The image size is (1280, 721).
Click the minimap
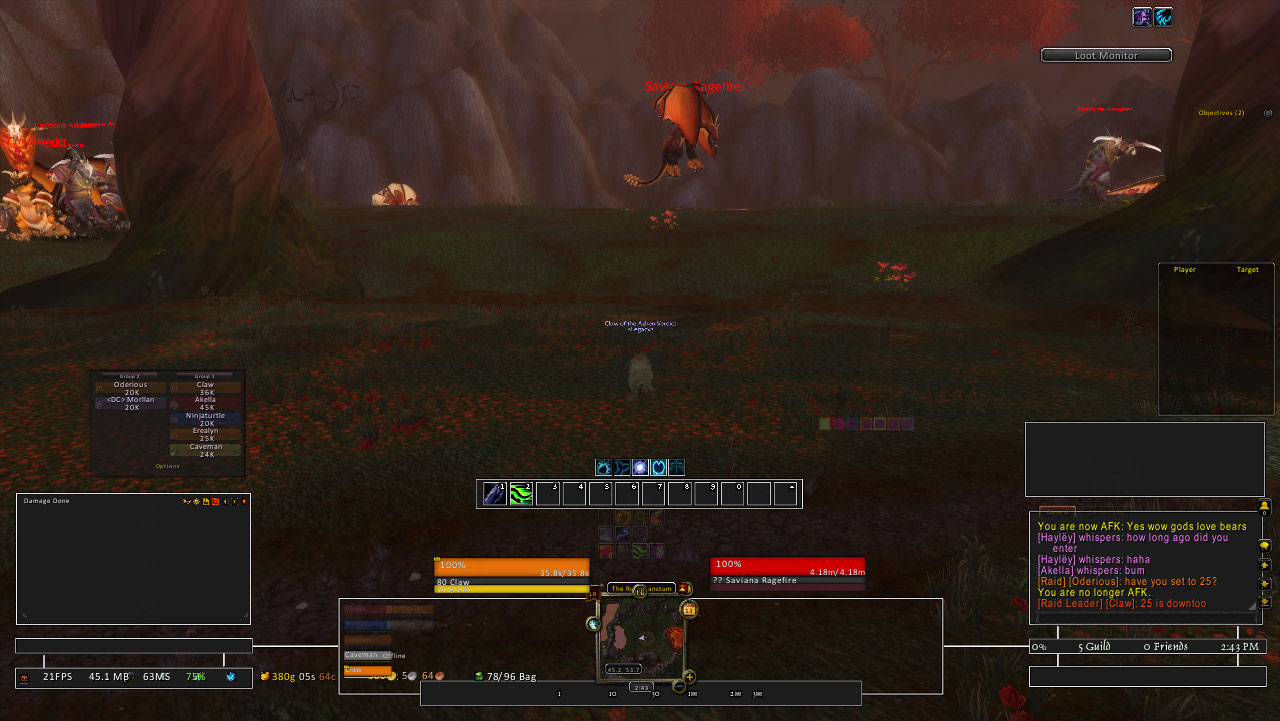pyautogui.click(x=641, y=638)
